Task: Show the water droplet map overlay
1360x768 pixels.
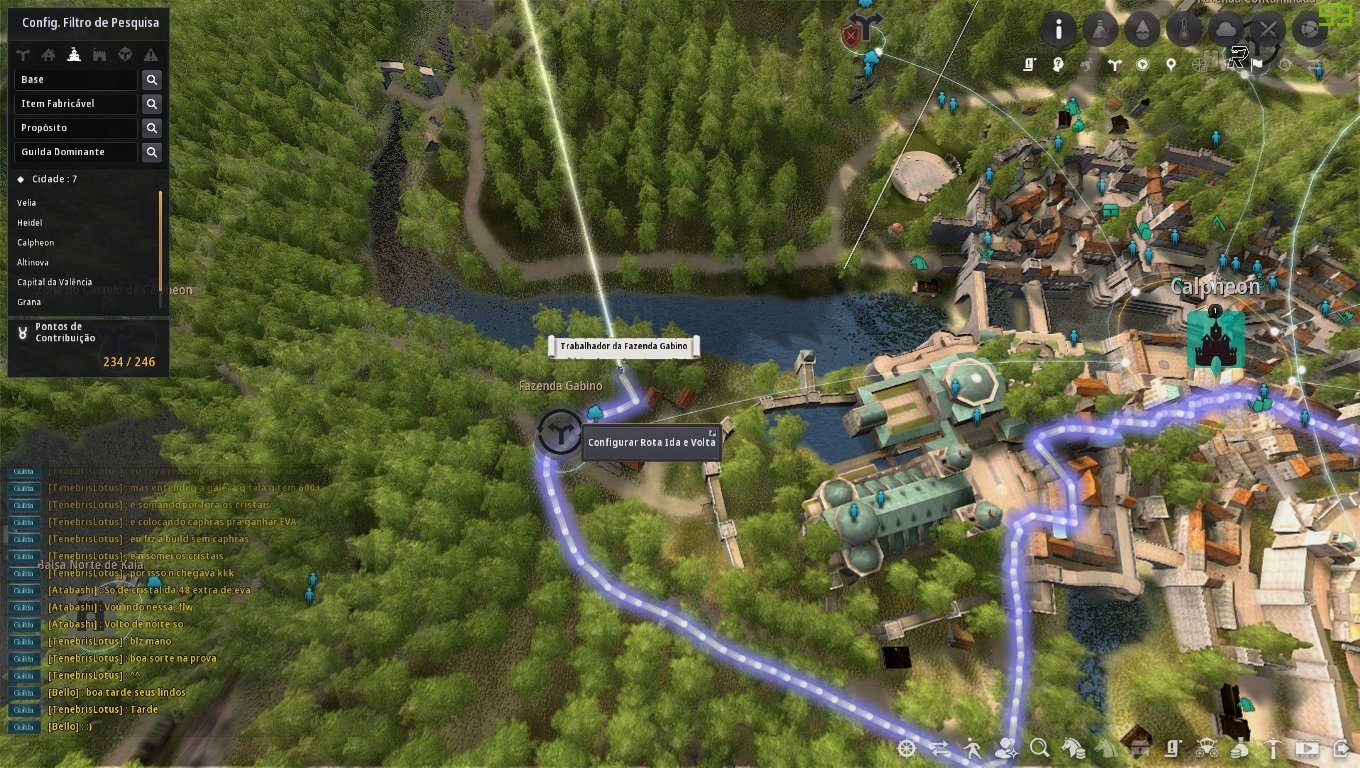Action: click(1142, 30)
